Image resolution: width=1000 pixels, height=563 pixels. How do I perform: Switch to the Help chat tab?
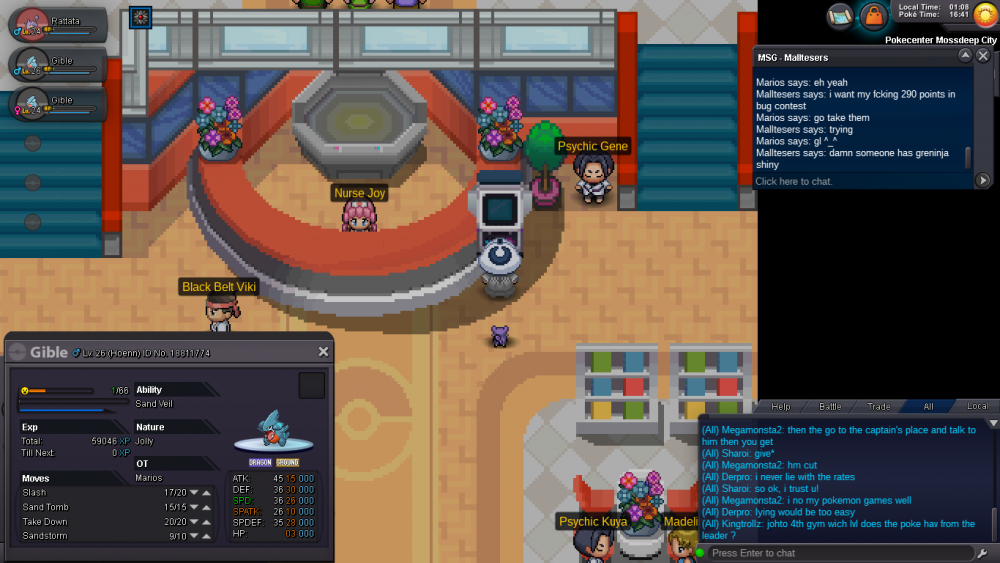click(781, 407)
